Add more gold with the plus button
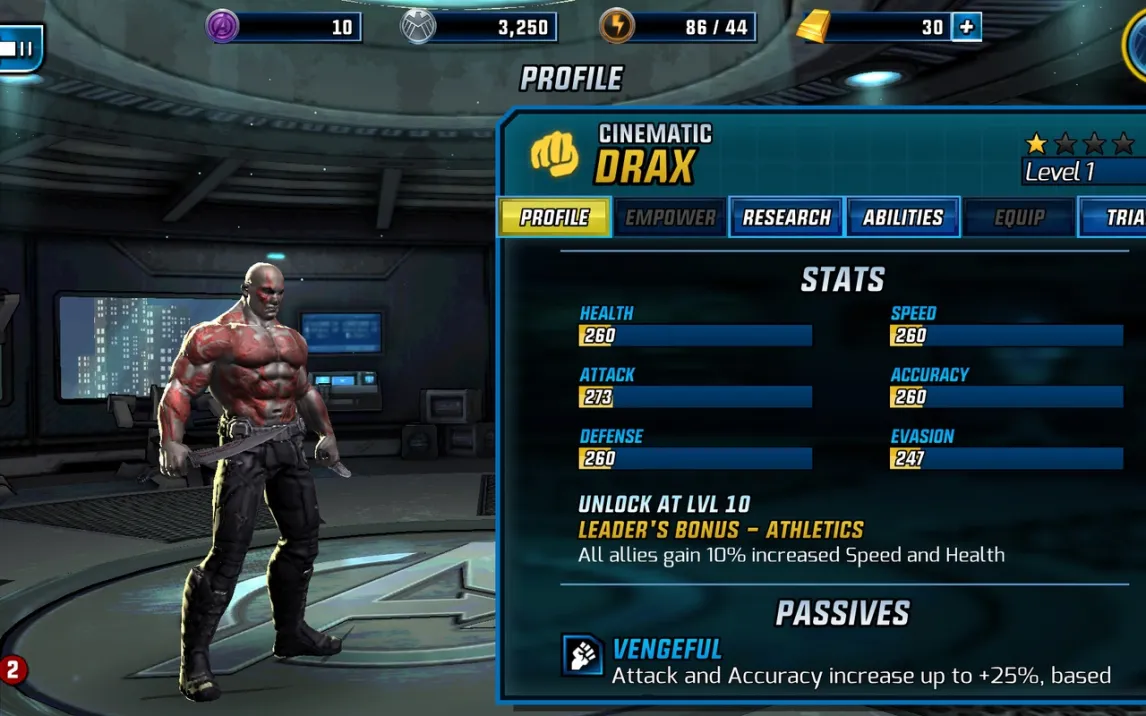 (966, 27)
